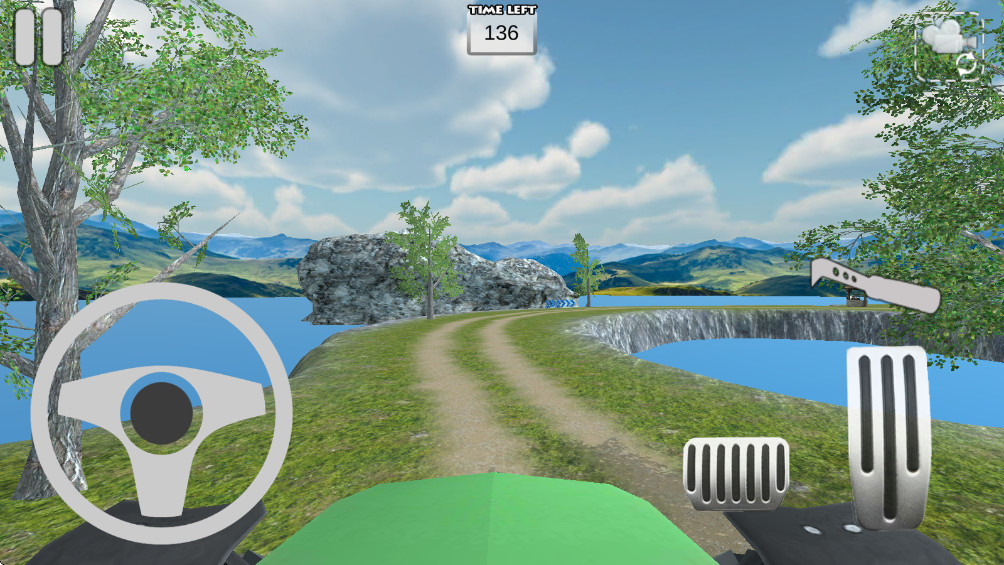1004x565 pixels.
Task: Tap the steering wheel control
Action: (x=161, y=412)
